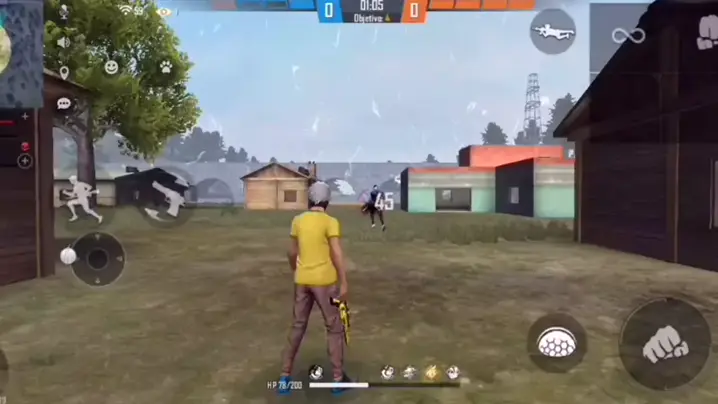
Task: Go prone with the lying figure button
Action: click(x=552, y=31)
